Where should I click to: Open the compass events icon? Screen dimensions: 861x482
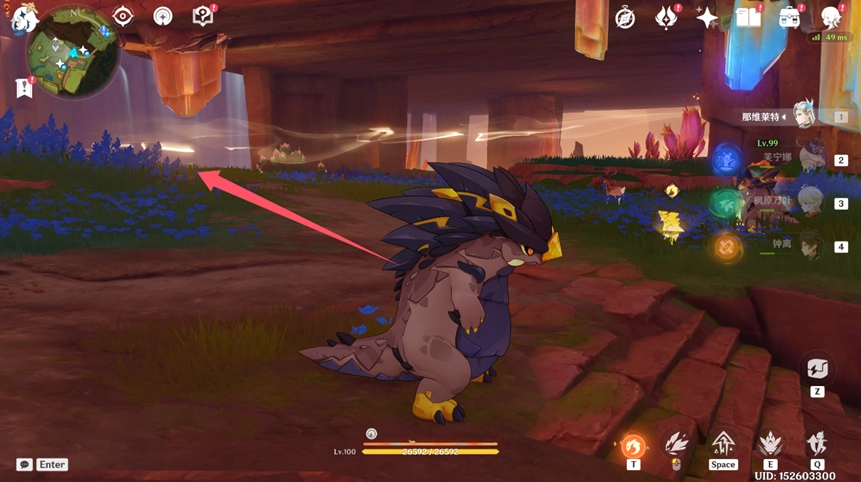626,18
